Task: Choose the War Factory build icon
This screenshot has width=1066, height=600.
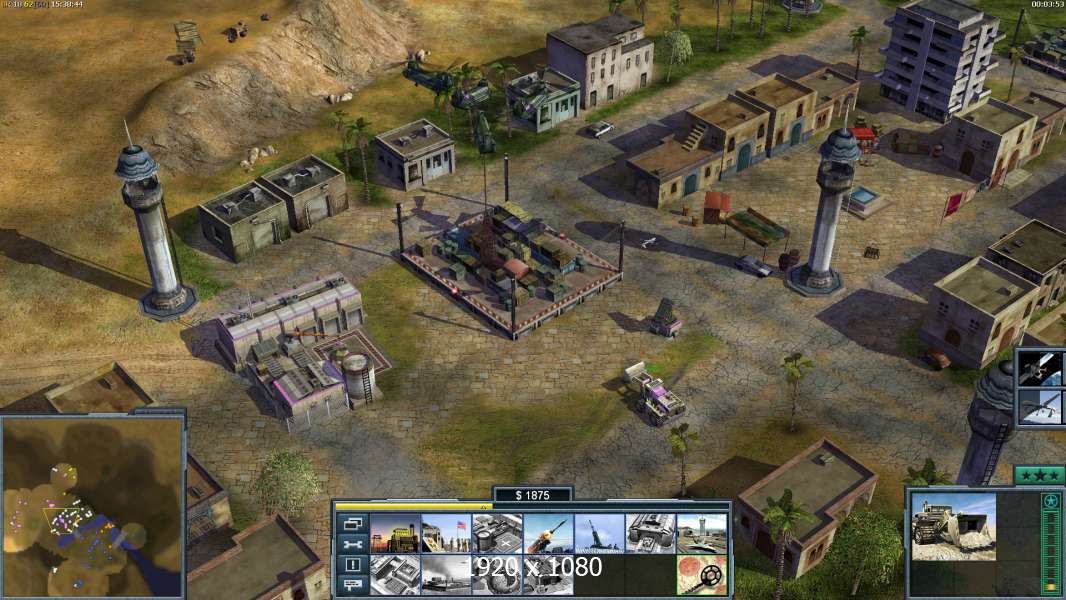Action: [650, 533]
